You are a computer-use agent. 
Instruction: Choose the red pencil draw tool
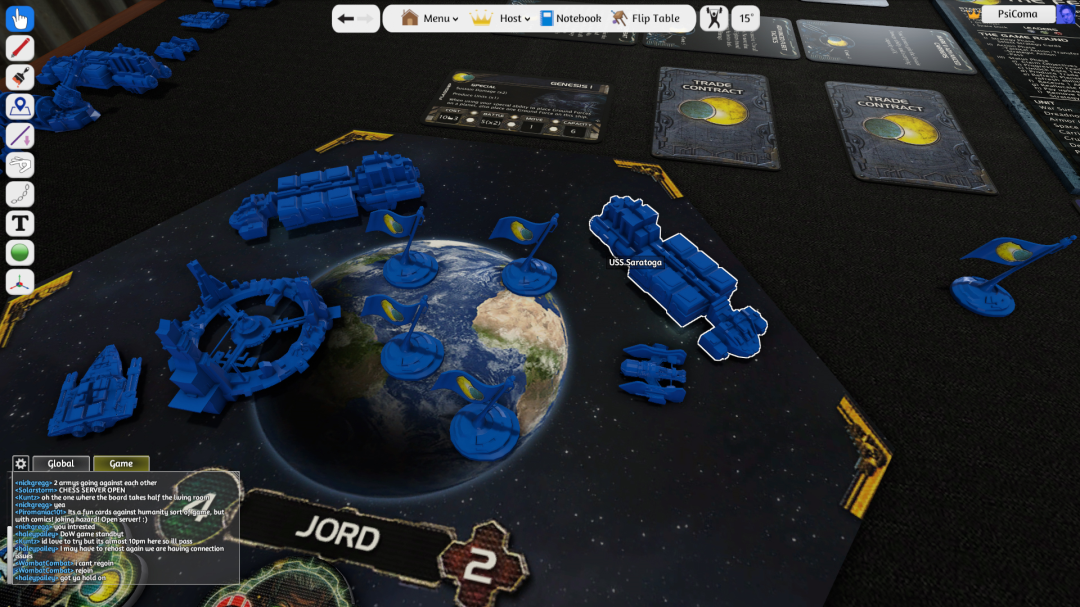20,48
